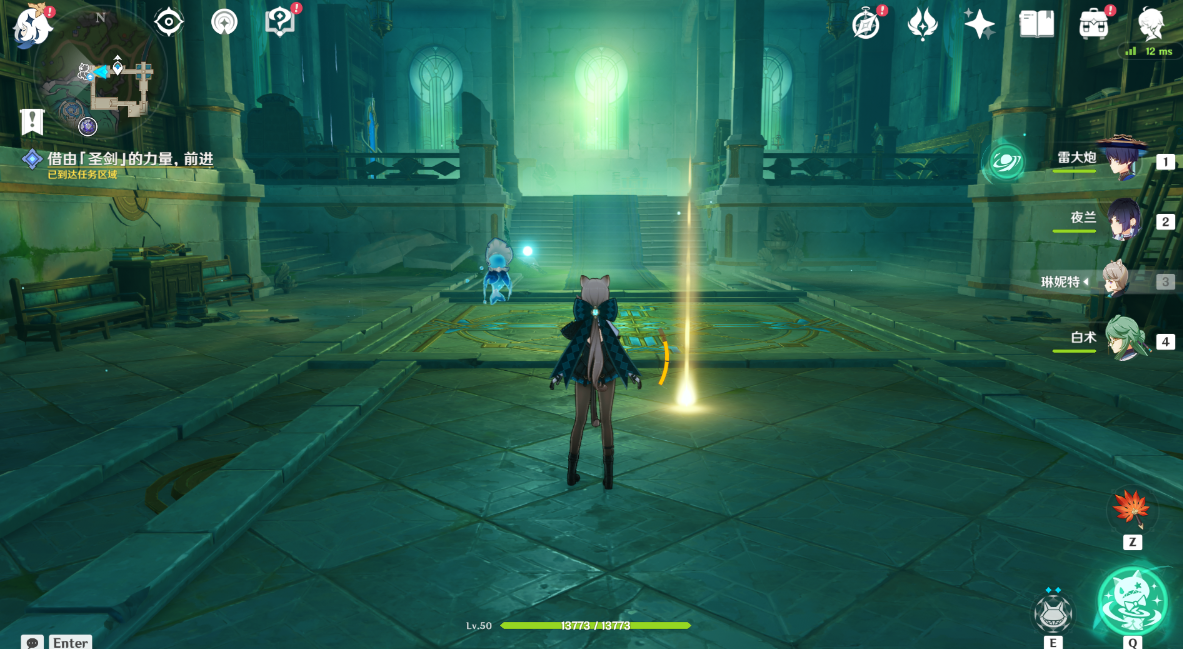Select active character 琳妮特 in the party list
Viewport: 1183px width, 649px height.
[x=1123, y=281]
